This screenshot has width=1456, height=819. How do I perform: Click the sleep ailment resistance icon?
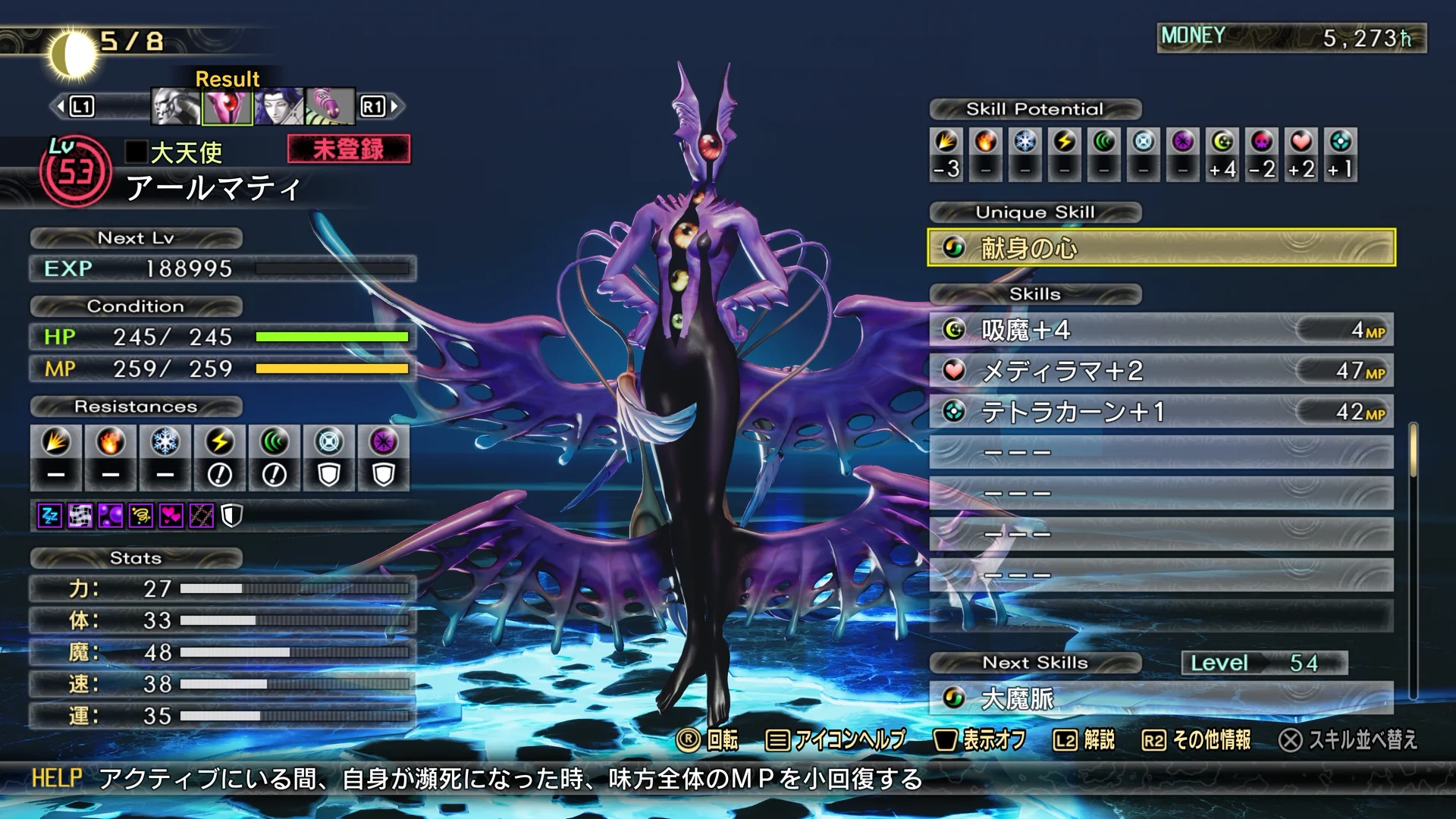click(x=50, y=516)
